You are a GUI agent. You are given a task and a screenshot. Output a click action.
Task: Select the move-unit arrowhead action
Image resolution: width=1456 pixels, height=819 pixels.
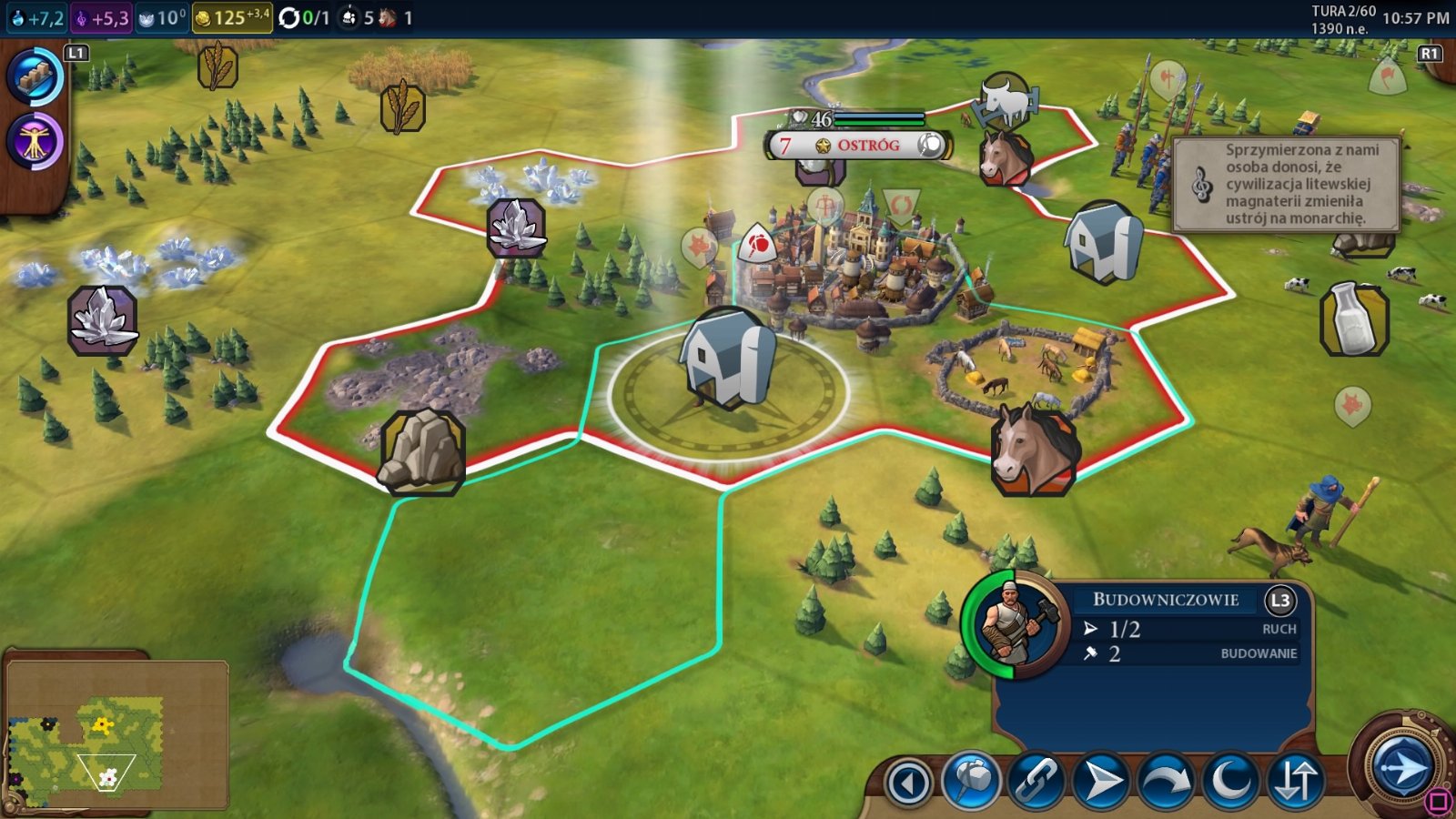click(1100, 781)
